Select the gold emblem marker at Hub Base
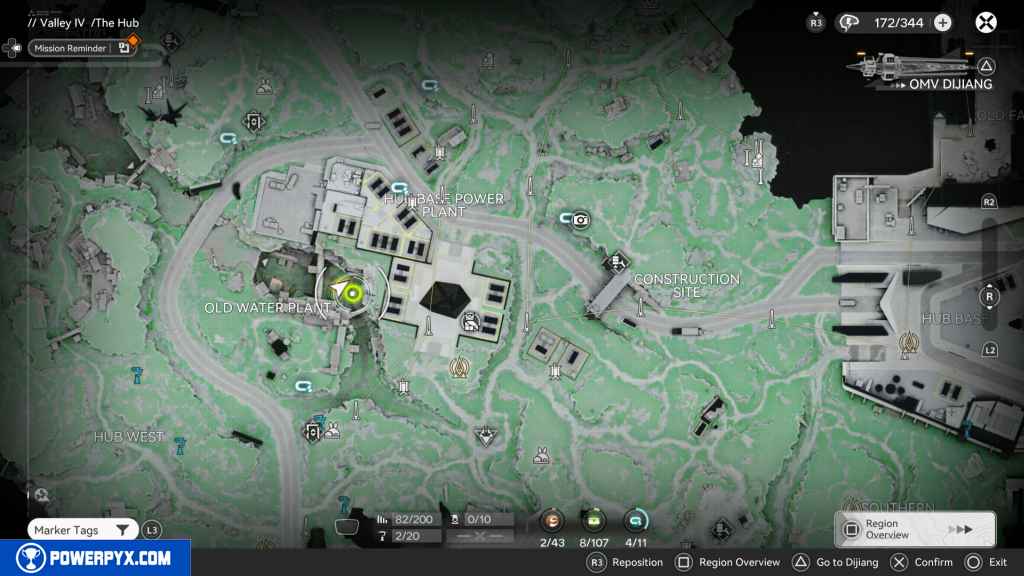 pyautogui.click(x=910, y=344)
